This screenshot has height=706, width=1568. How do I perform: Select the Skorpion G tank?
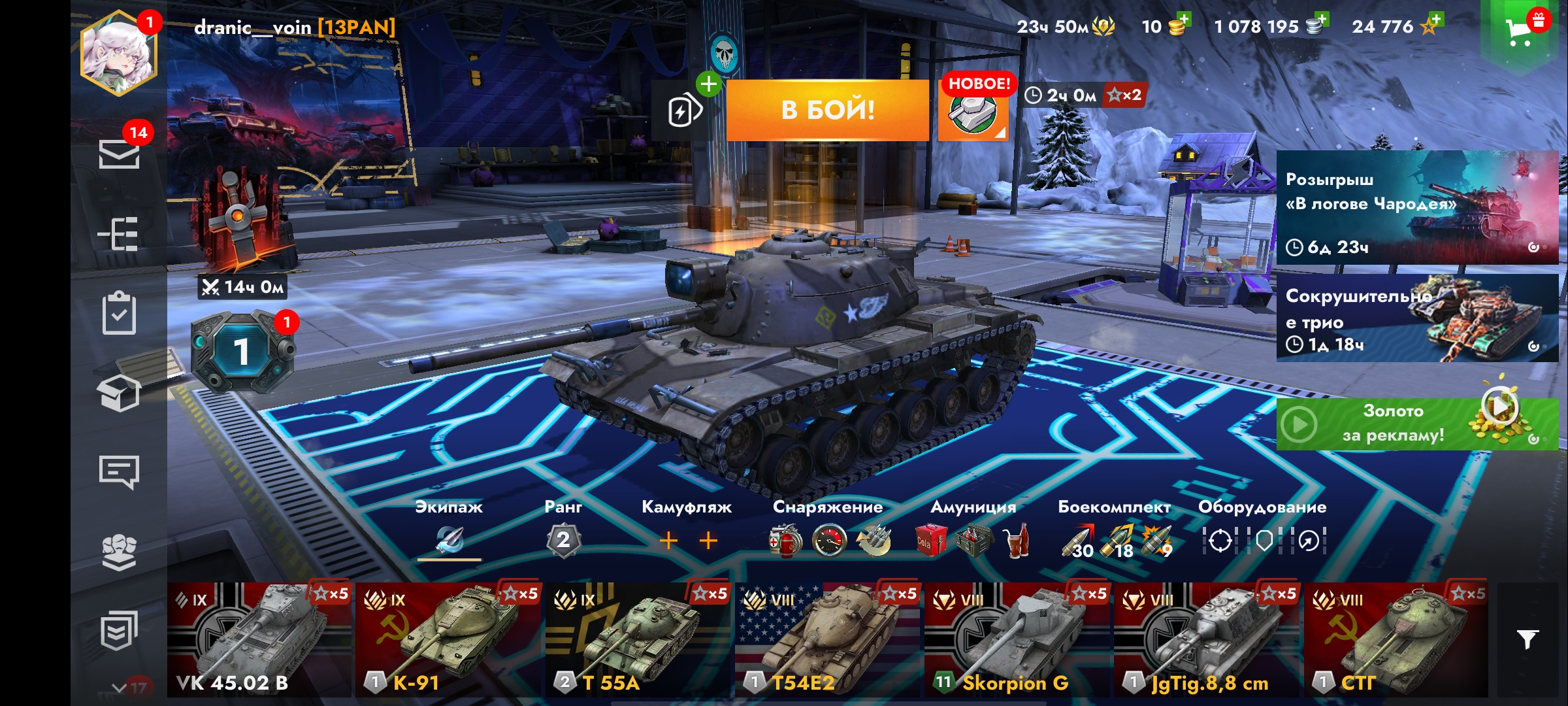[x=1017, y=640]
